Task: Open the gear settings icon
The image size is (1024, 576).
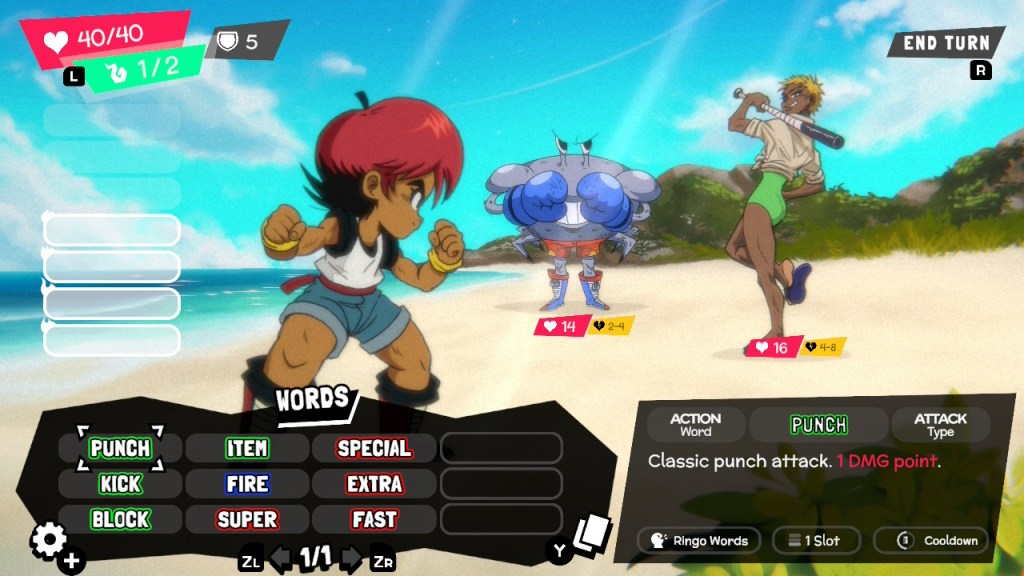Action: click(48, 541)
